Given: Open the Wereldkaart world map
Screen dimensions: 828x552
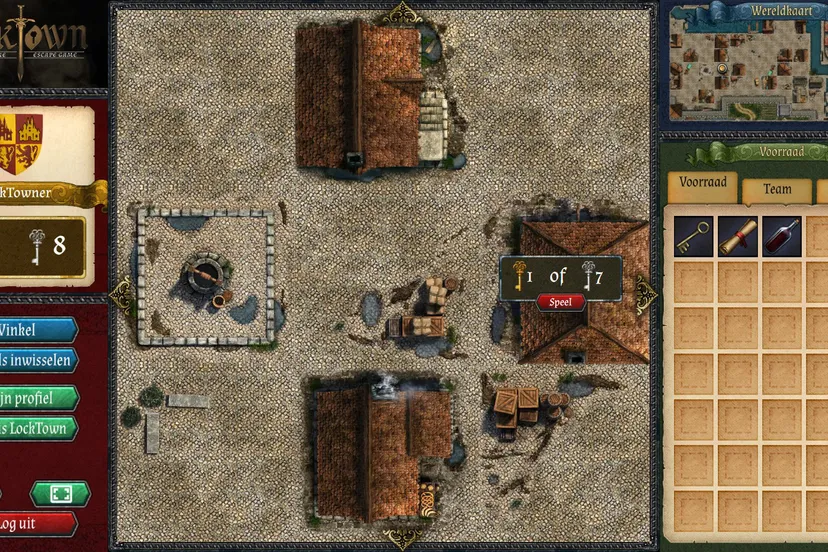Looking at the screenshot, I should (742, 64).
